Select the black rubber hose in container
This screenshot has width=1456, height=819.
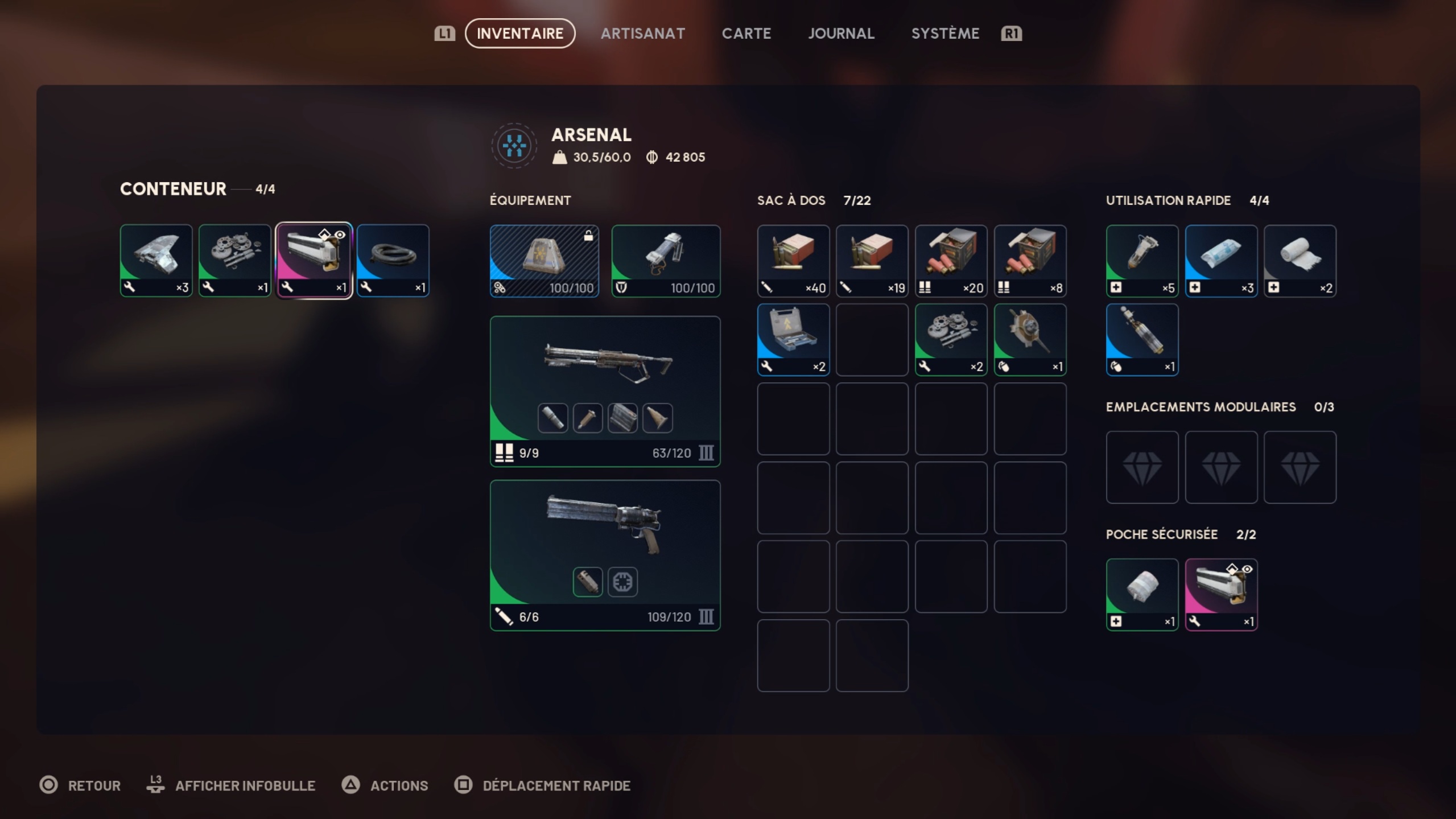(x=393, y=260)
